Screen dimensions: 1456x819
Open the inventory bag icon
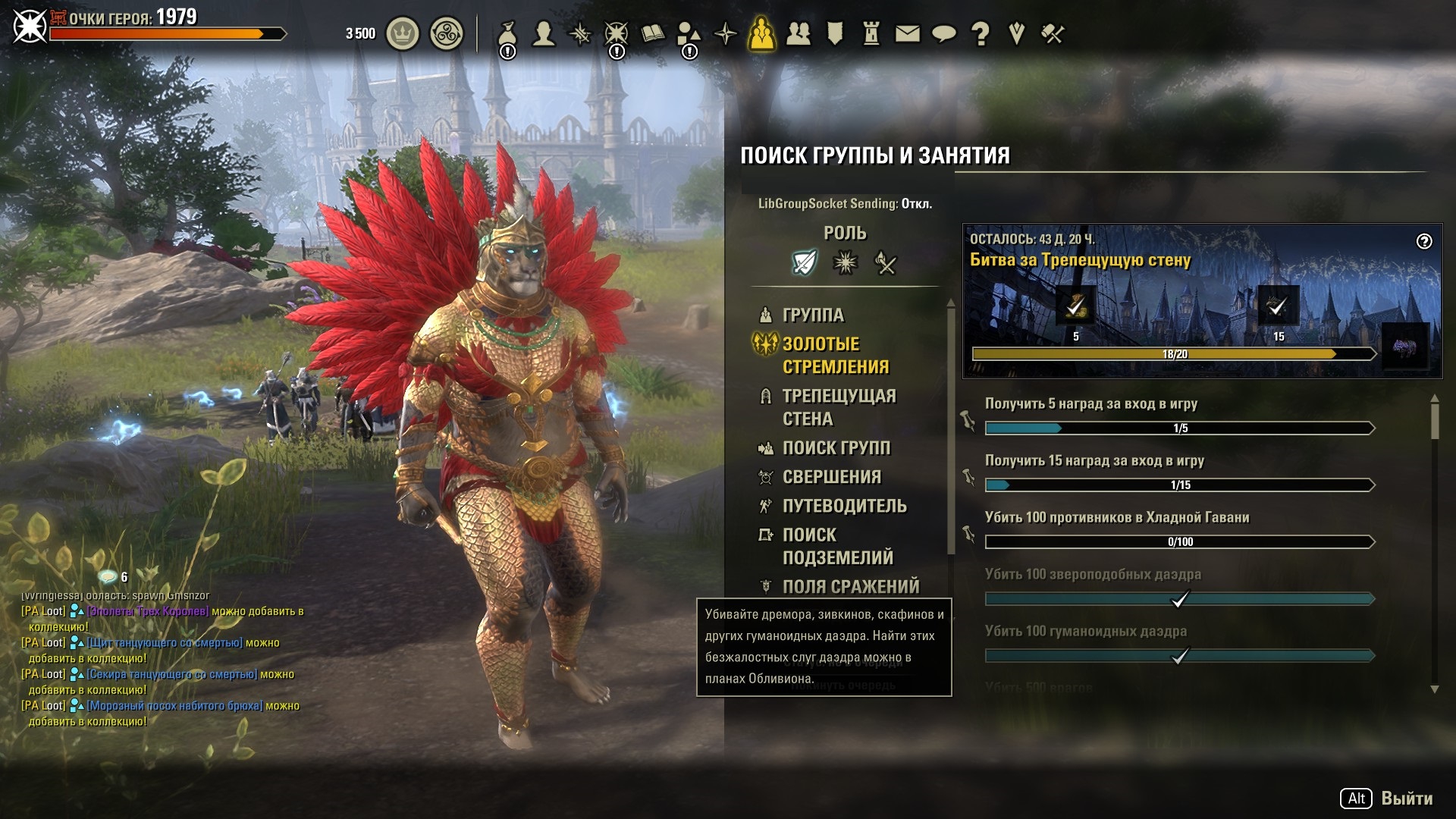507,34
